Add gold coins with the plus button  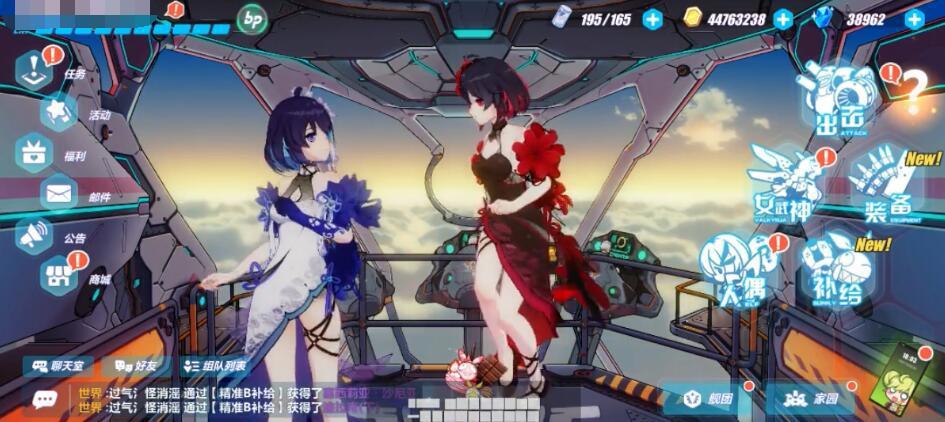click(783, 19)
